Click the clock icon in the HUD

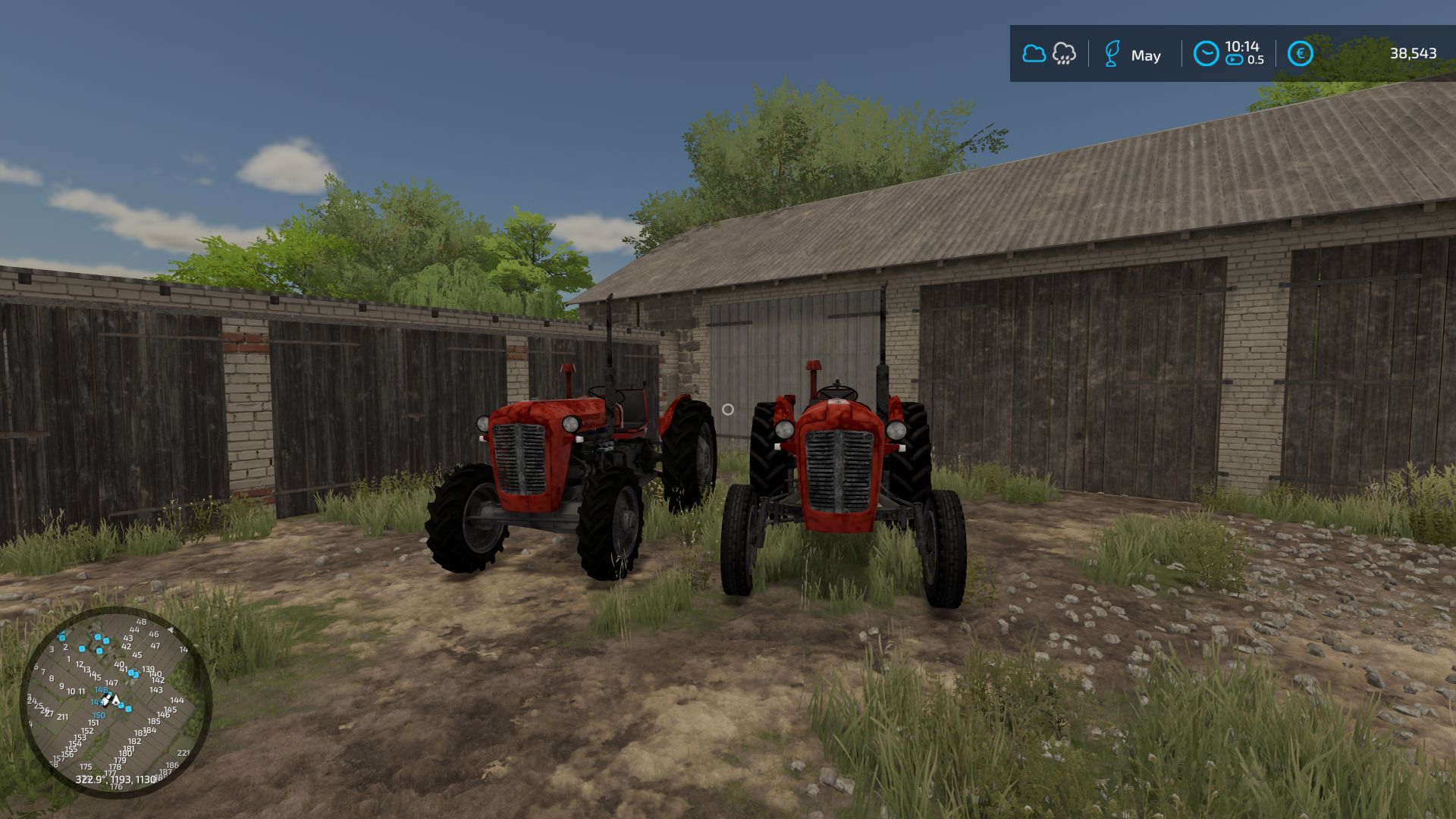click(1206, 54)
